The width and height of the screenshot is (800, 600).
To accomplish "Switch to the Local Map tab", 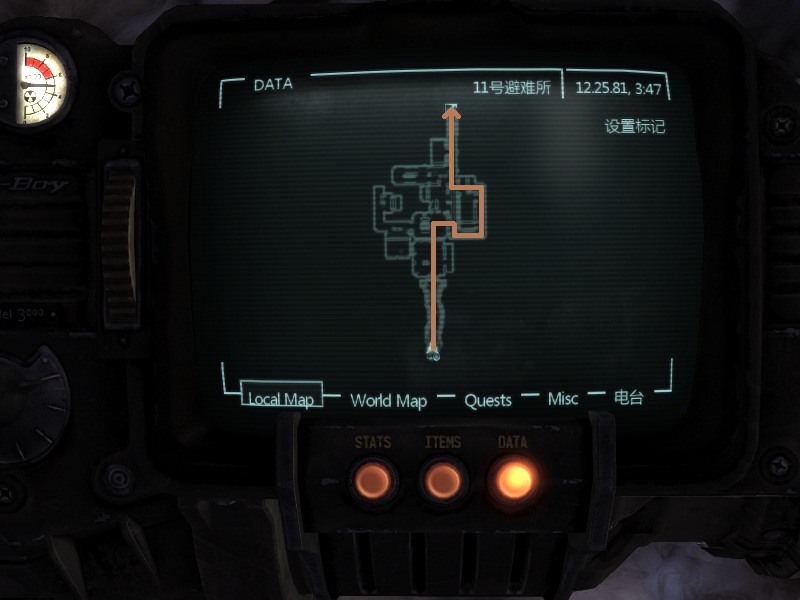I will [x=281, y=399].
